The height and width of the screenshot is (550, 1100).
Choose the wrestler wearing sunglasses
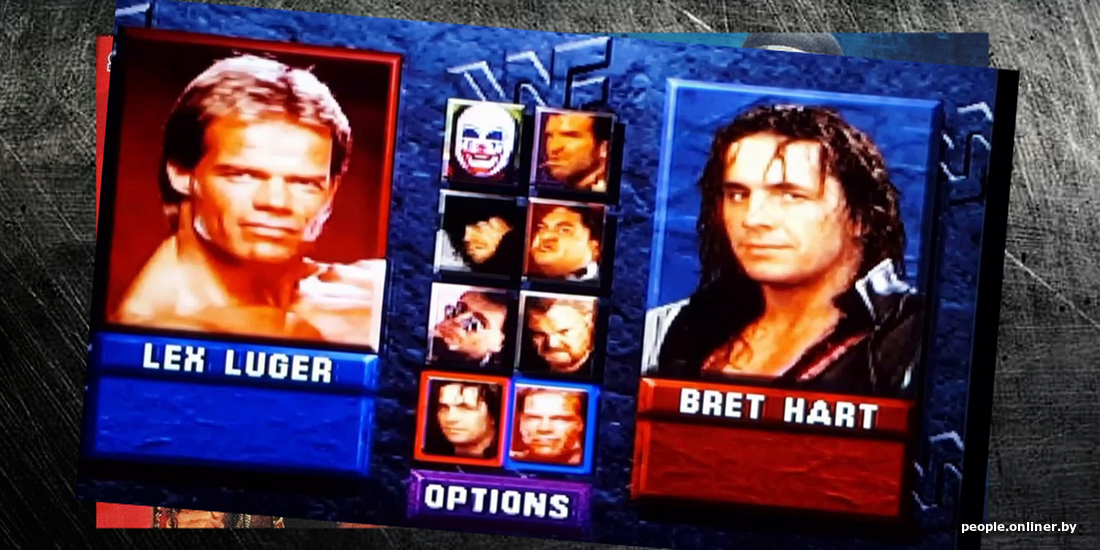click(469, 326)
